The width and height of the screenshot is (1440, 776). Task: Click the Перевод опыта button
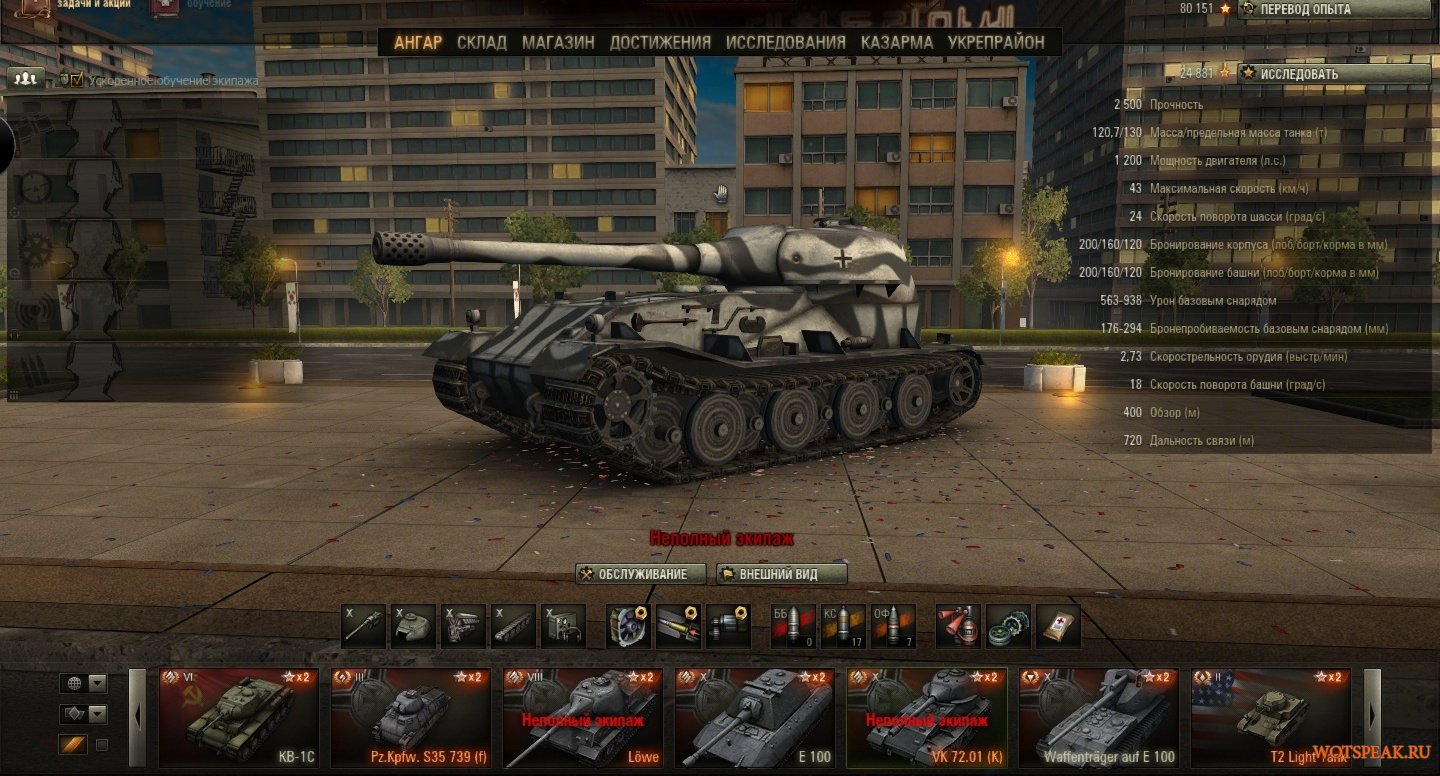pos(1334,9)
